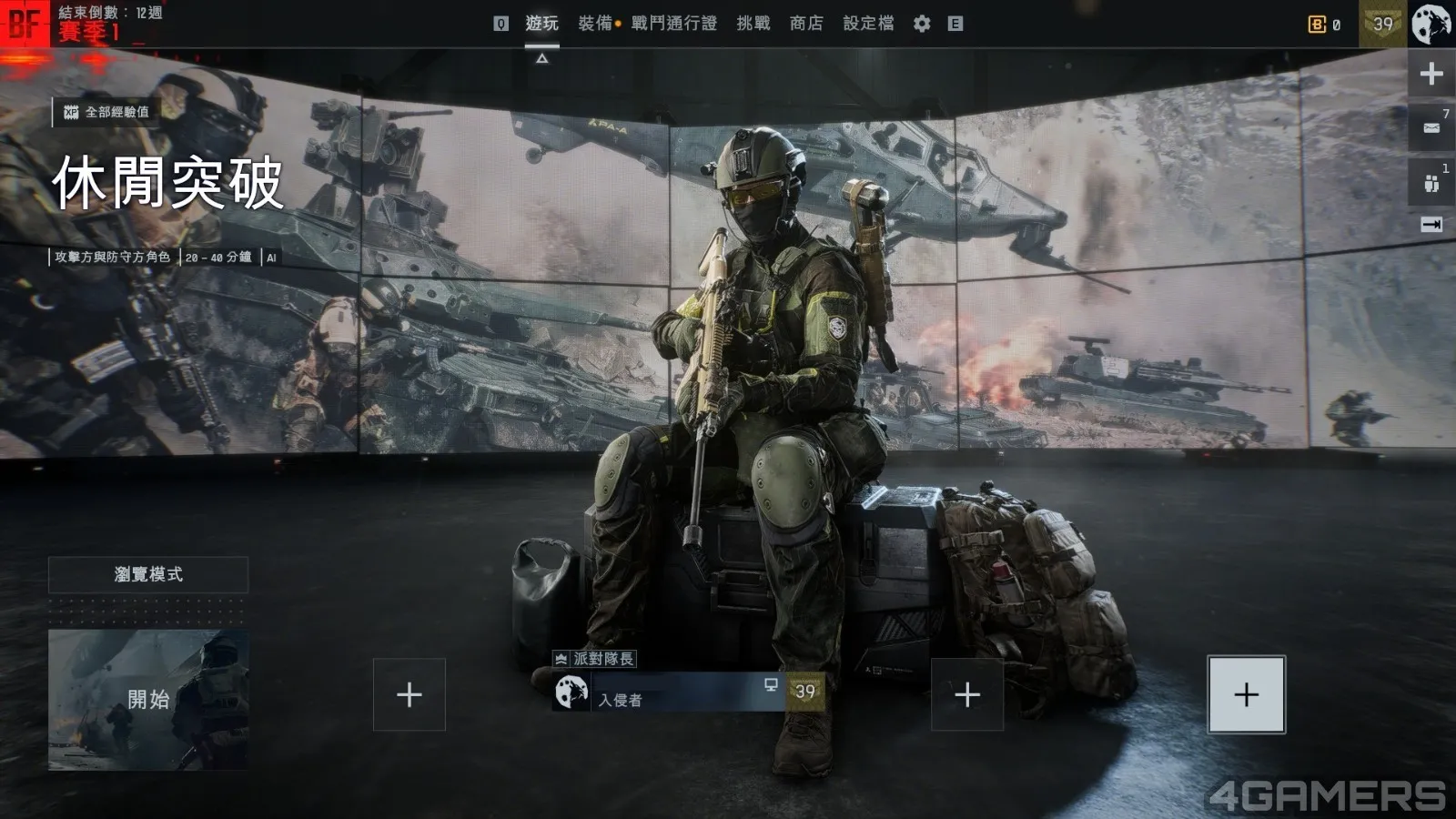The image size is (1456, 819).
Task: Open the player avatar profile picture
Action: [1431, 24]
